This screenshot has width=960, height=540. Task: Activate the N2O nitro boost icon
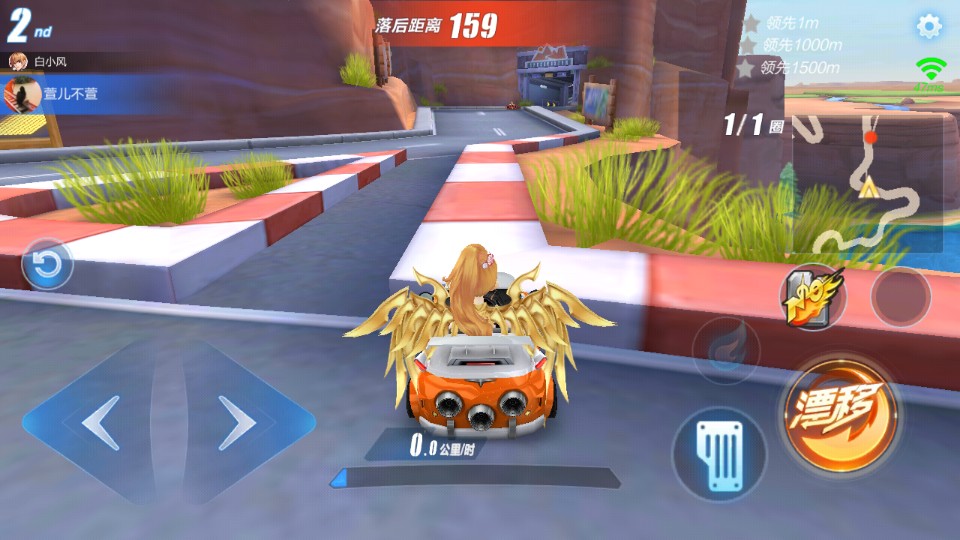[812, 297]
